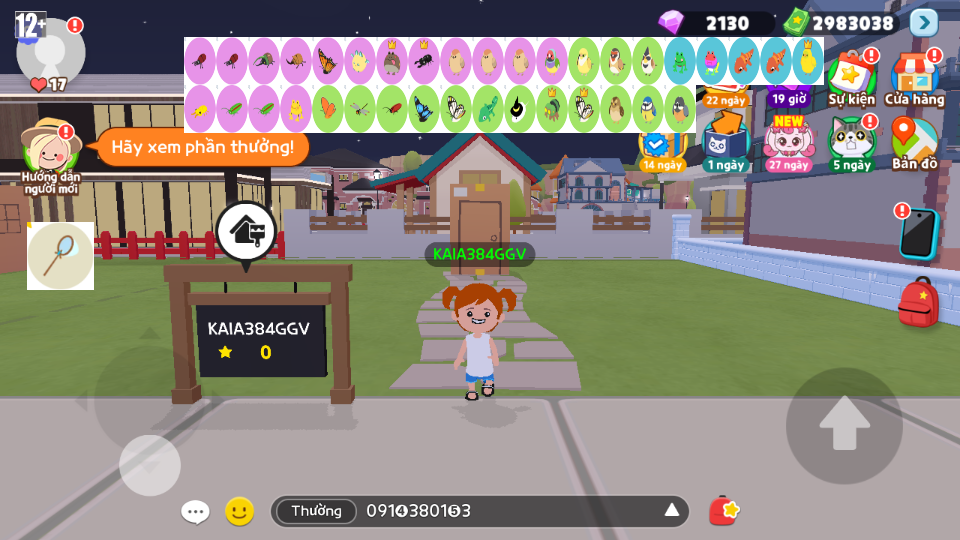
Task: Open the red backpack inventory
Action: tap(918, 303)
